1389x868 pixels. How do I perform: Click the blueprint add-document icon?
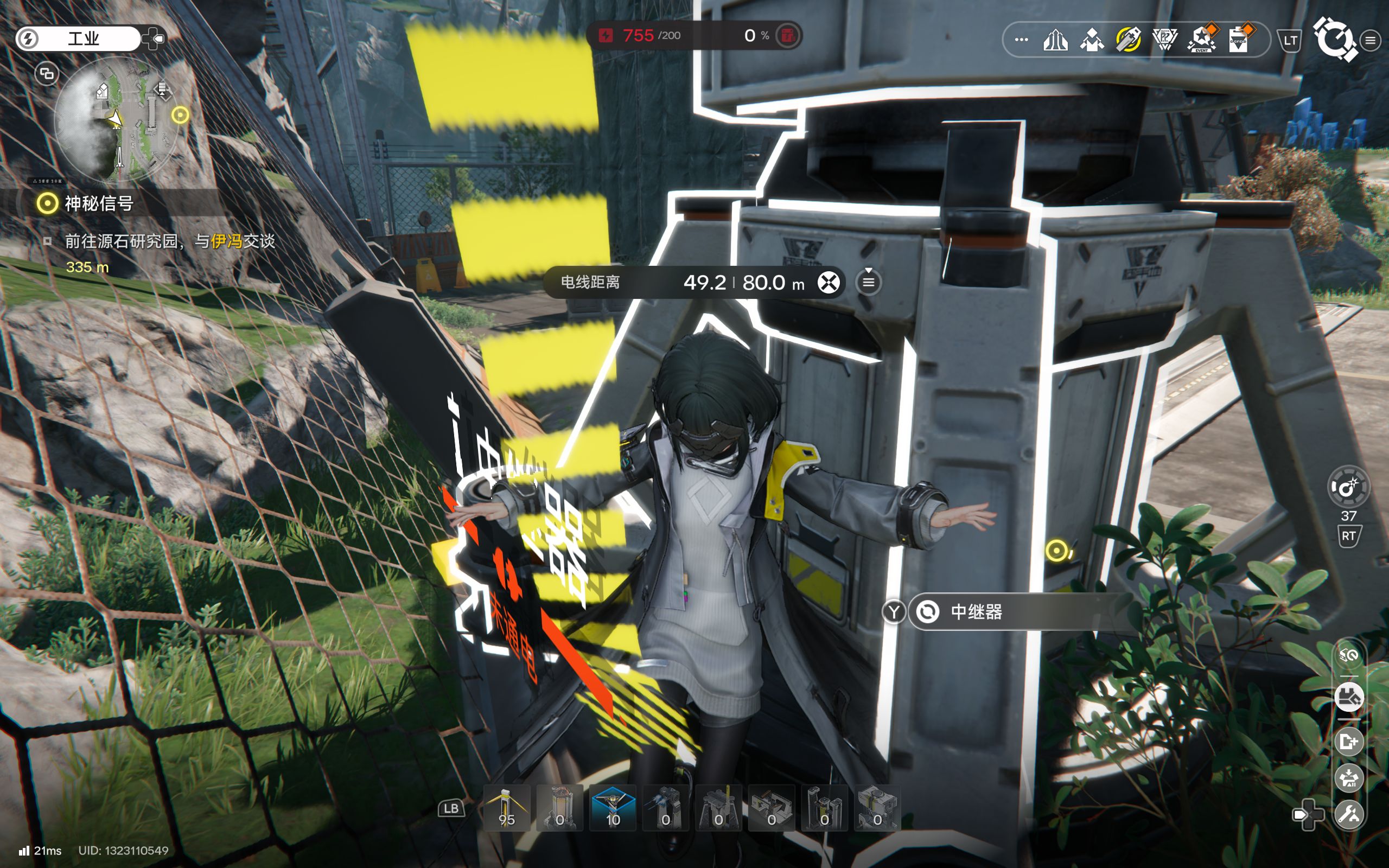click(x=1348, y=742)
